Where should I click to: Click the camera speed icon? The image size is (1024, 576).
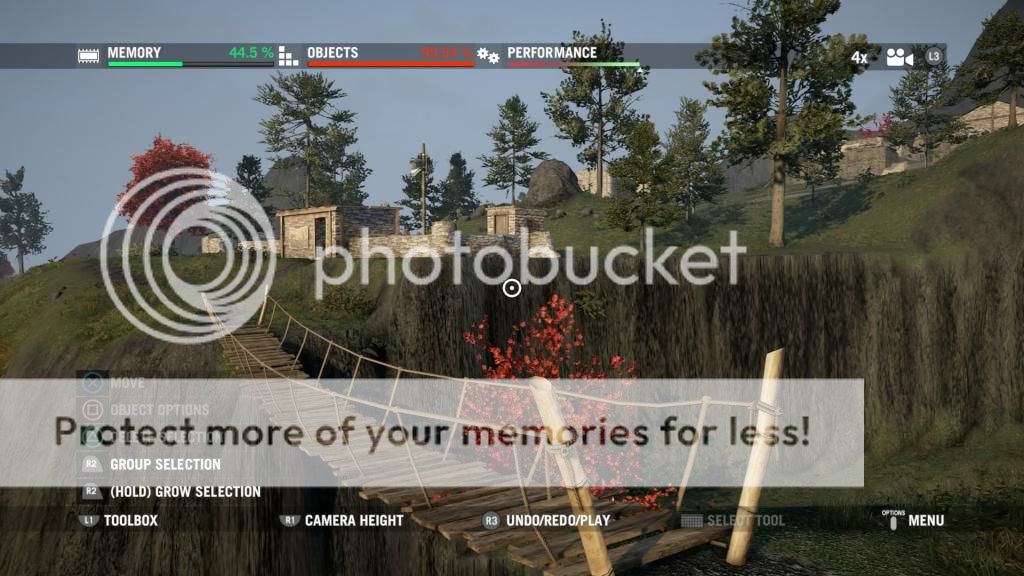tap(899, 57)
